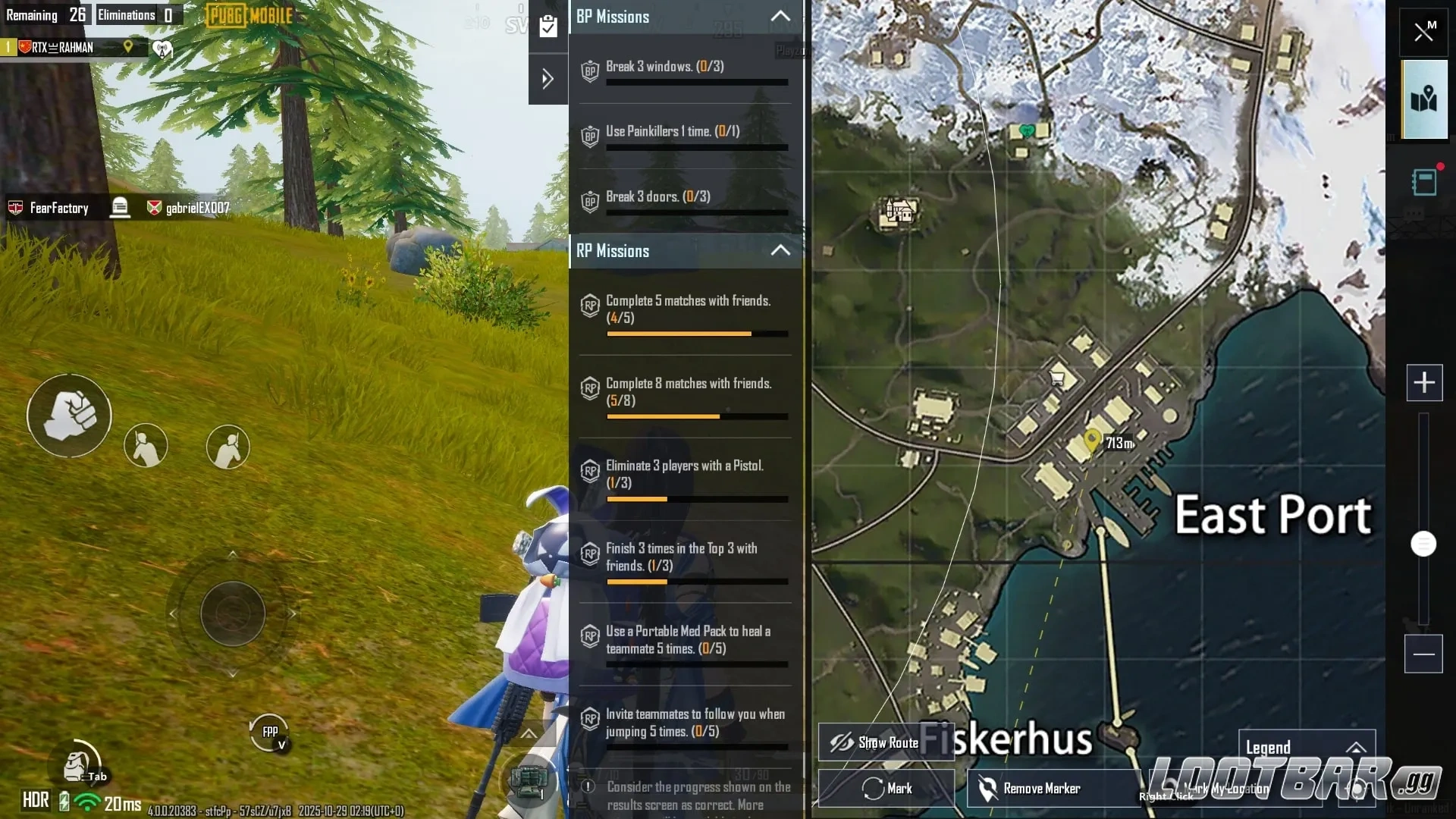The width and height of the screenshot is (1456, 819).
Task: Collapse the BP Missions section
Action: tap(780, 17)
